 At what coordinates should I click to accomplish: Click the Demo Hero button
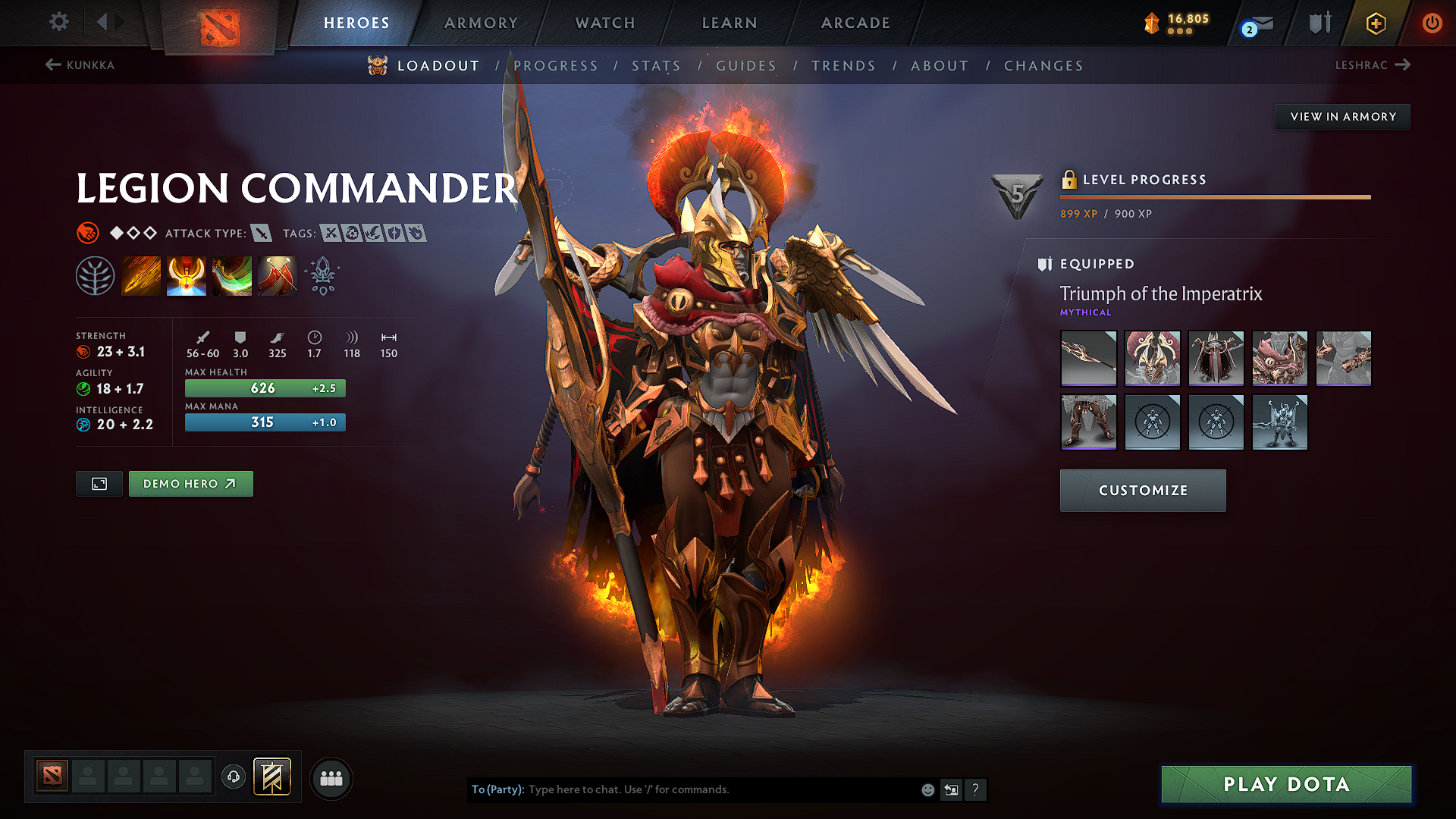click(190, 483)
